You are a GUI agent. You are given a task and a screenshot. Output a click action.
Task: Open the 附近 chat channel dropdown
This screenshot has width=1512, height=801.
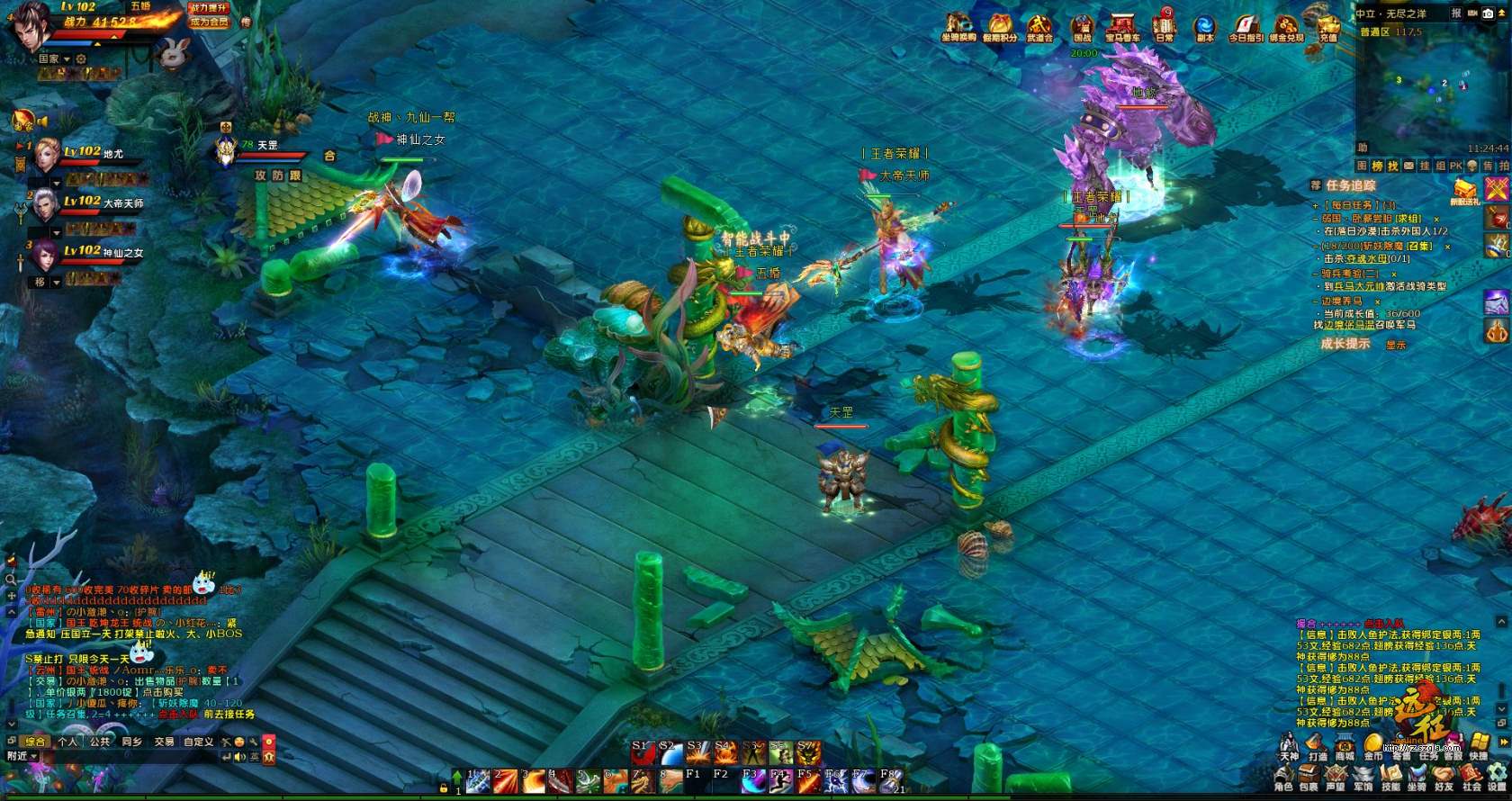point(22,757)
